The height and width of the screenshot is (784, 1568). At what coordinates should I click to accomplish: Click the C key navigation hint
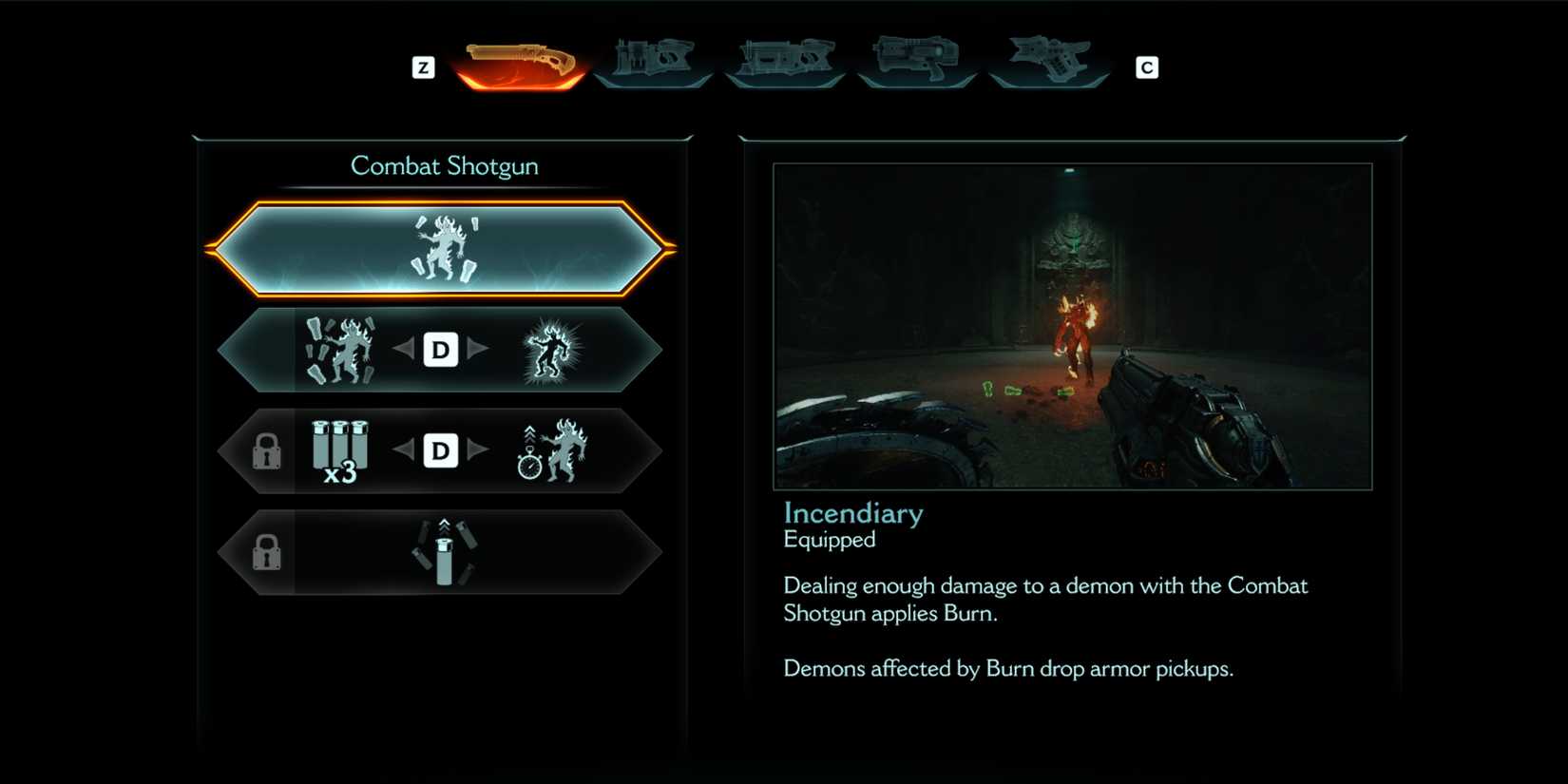pyautogui.click(x=1147, y=67)
